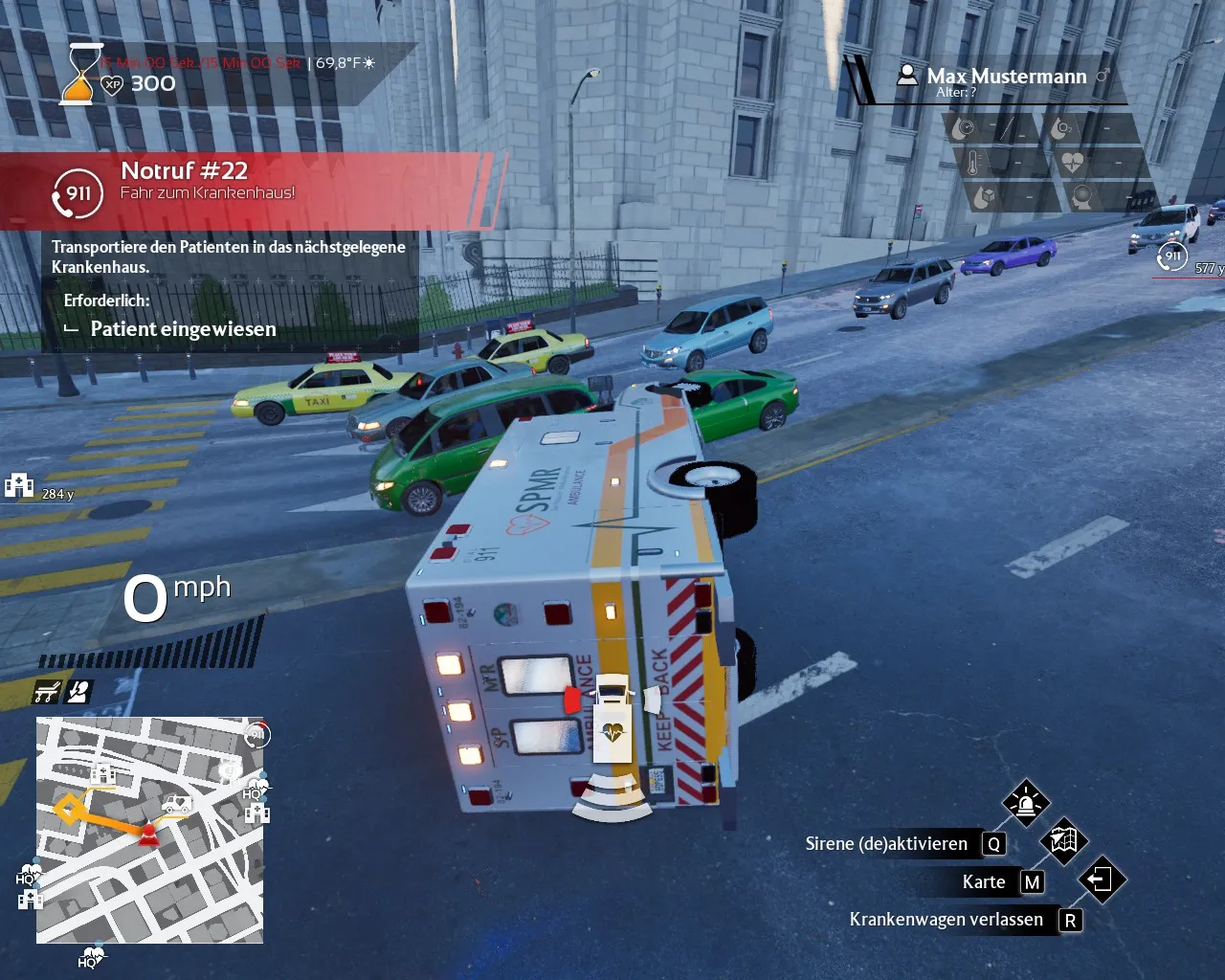
Task: Select the Patient eingewiesen objective
Action: [183, 329]
